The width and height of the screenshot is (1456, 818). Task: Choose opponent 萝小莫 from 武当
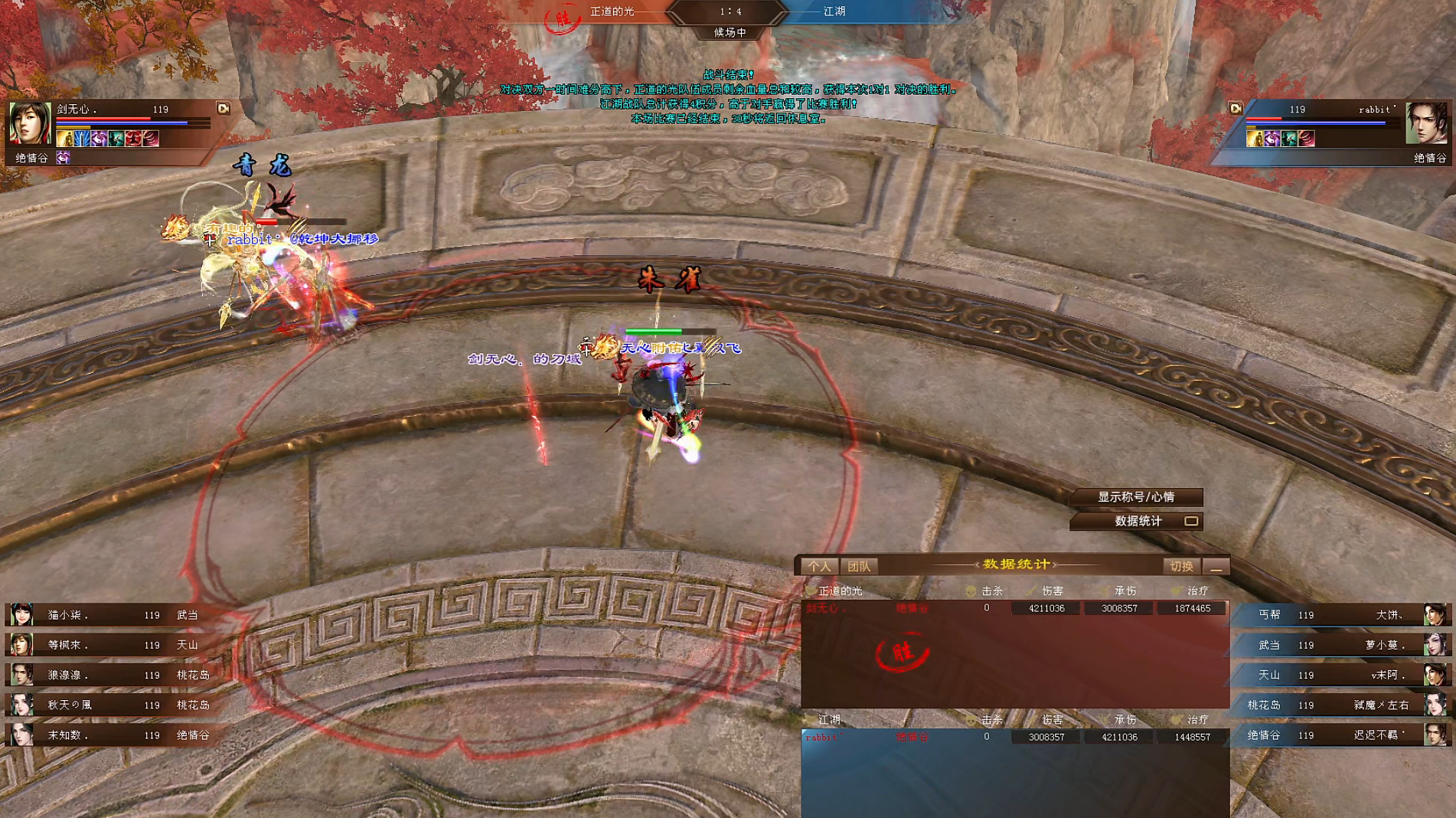click(x=1340, y=645)
